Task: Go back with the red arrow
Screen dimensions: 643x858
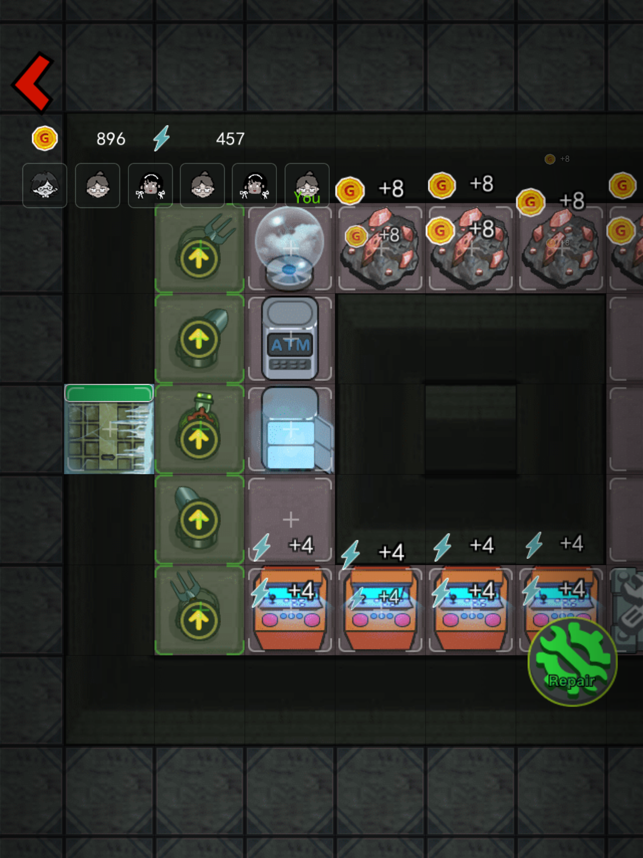Action: (32, 83)
